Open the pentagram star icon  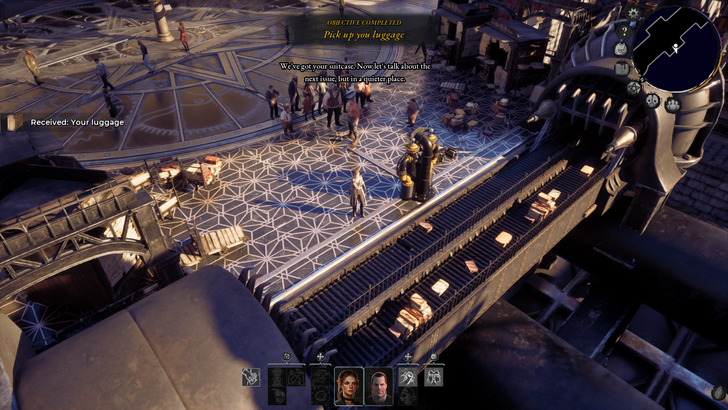coord(633,87)
